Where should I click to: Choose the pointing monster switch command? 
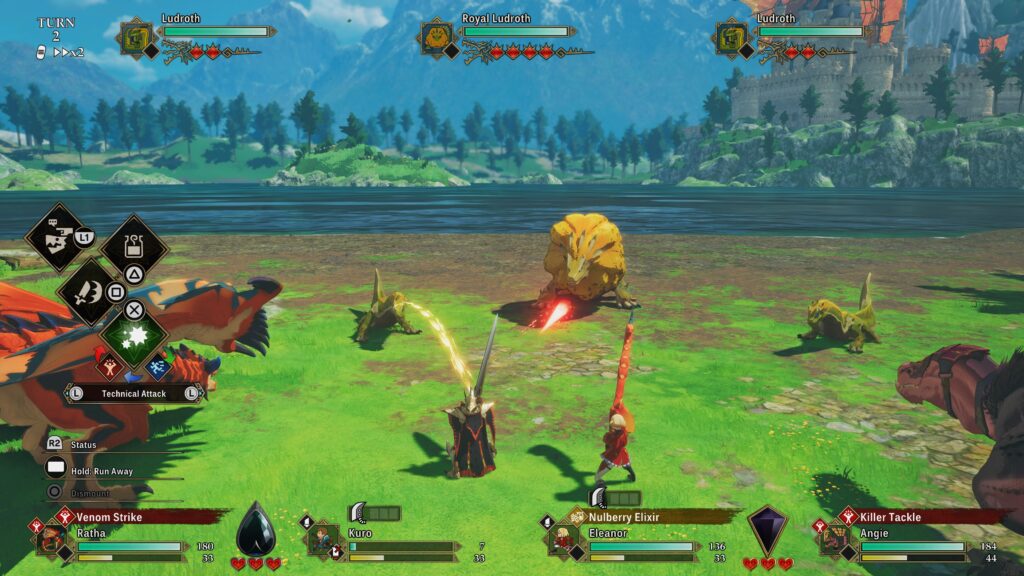point(54,236)
